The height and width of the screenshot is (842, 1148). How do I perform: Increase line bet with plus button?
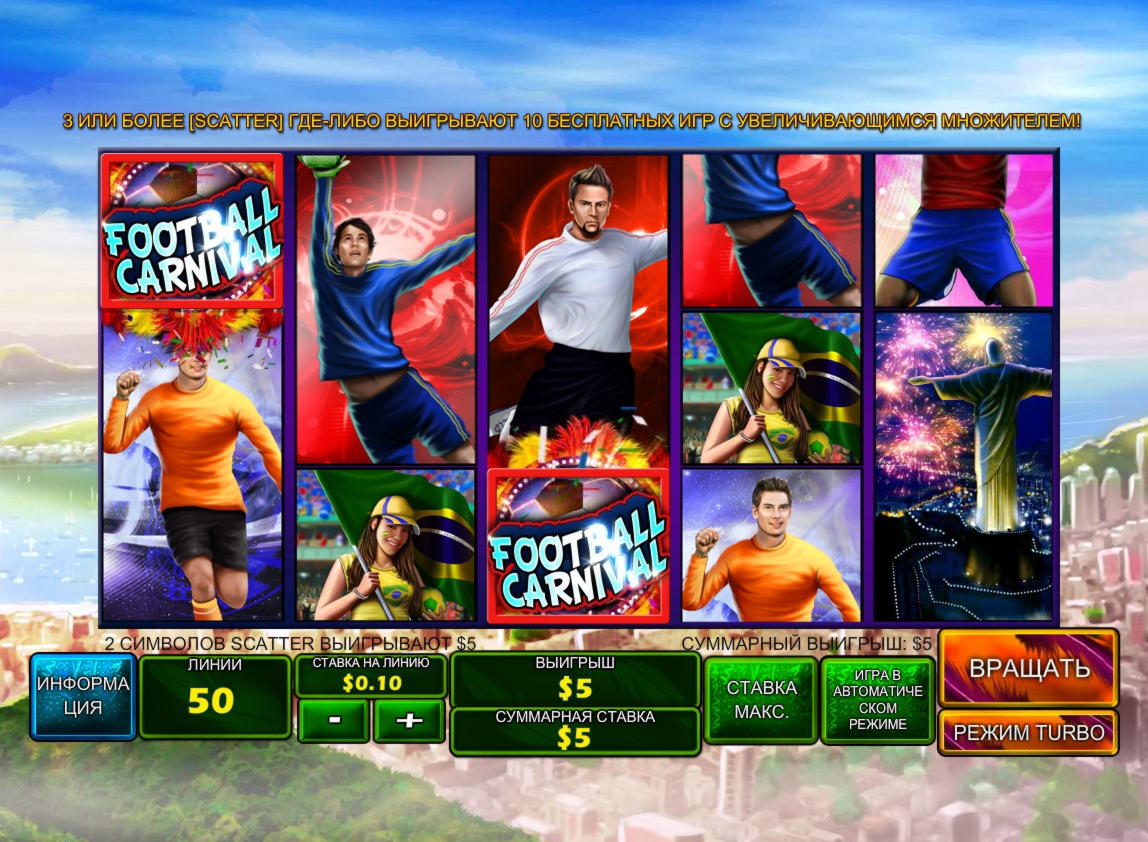[x=409, y=721]
